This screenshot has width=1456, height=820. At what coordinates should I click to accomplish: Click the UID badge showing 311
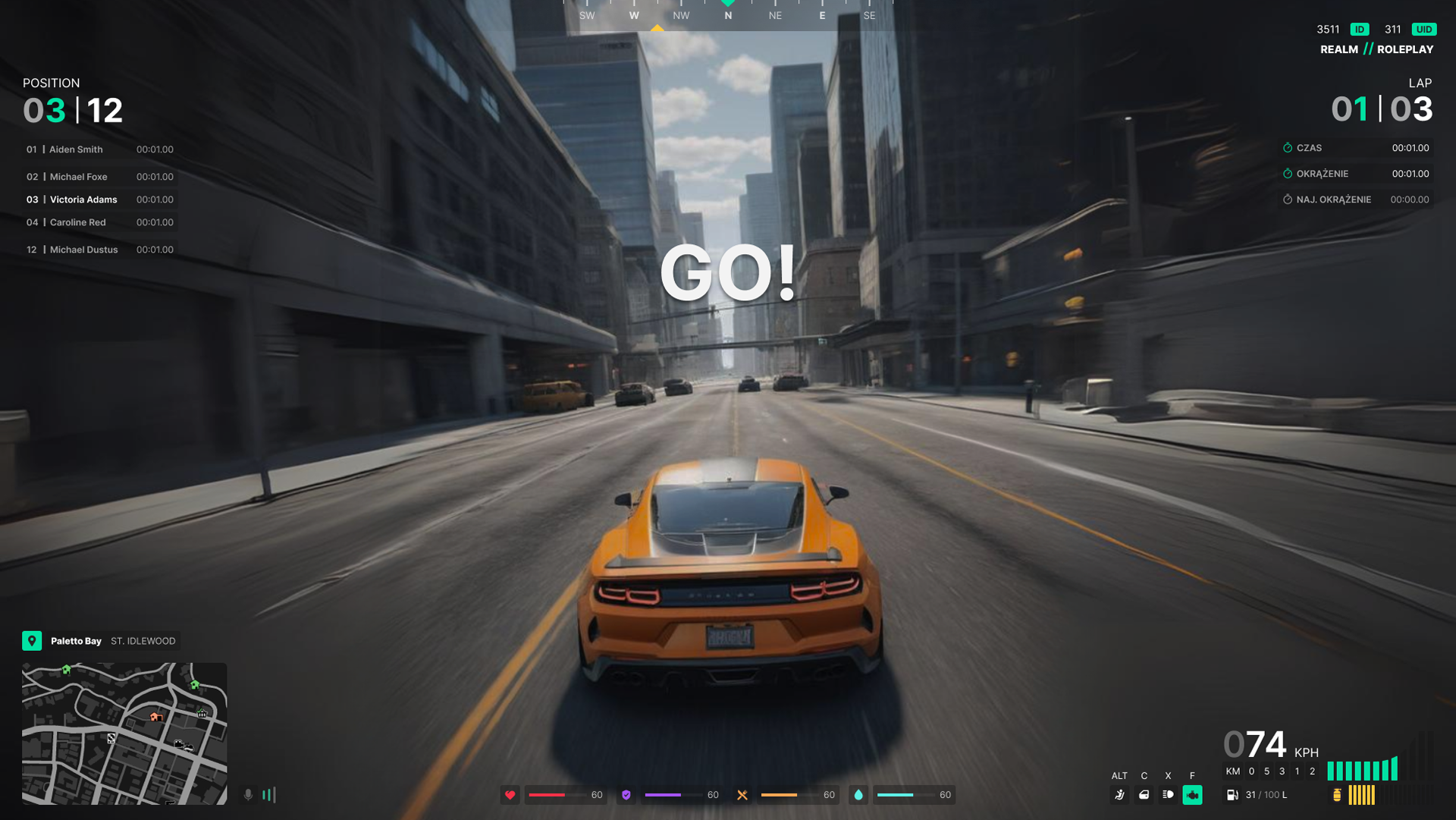click(x=1423, y=29)
